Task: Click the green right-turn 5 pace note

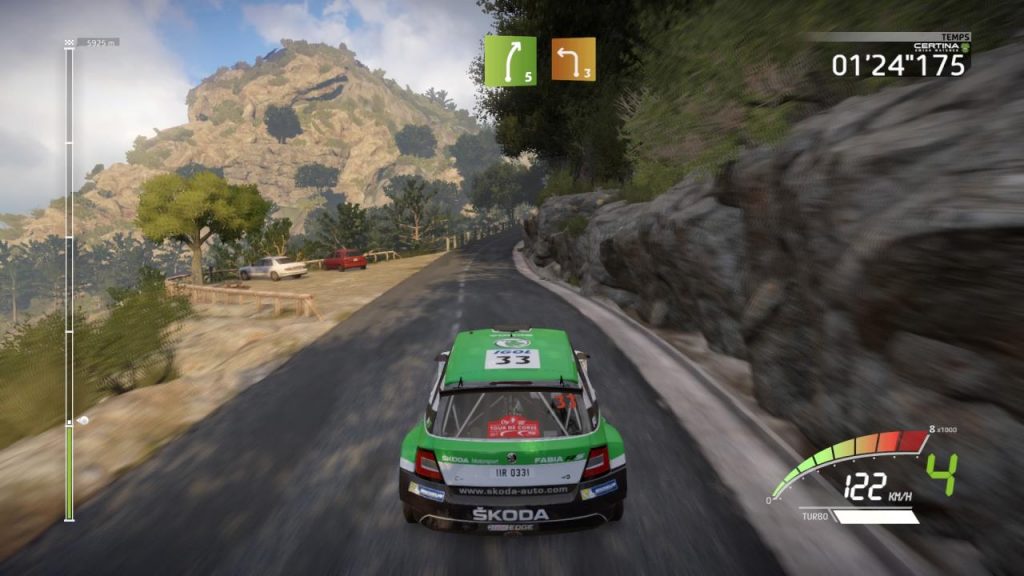Action: 510,61
